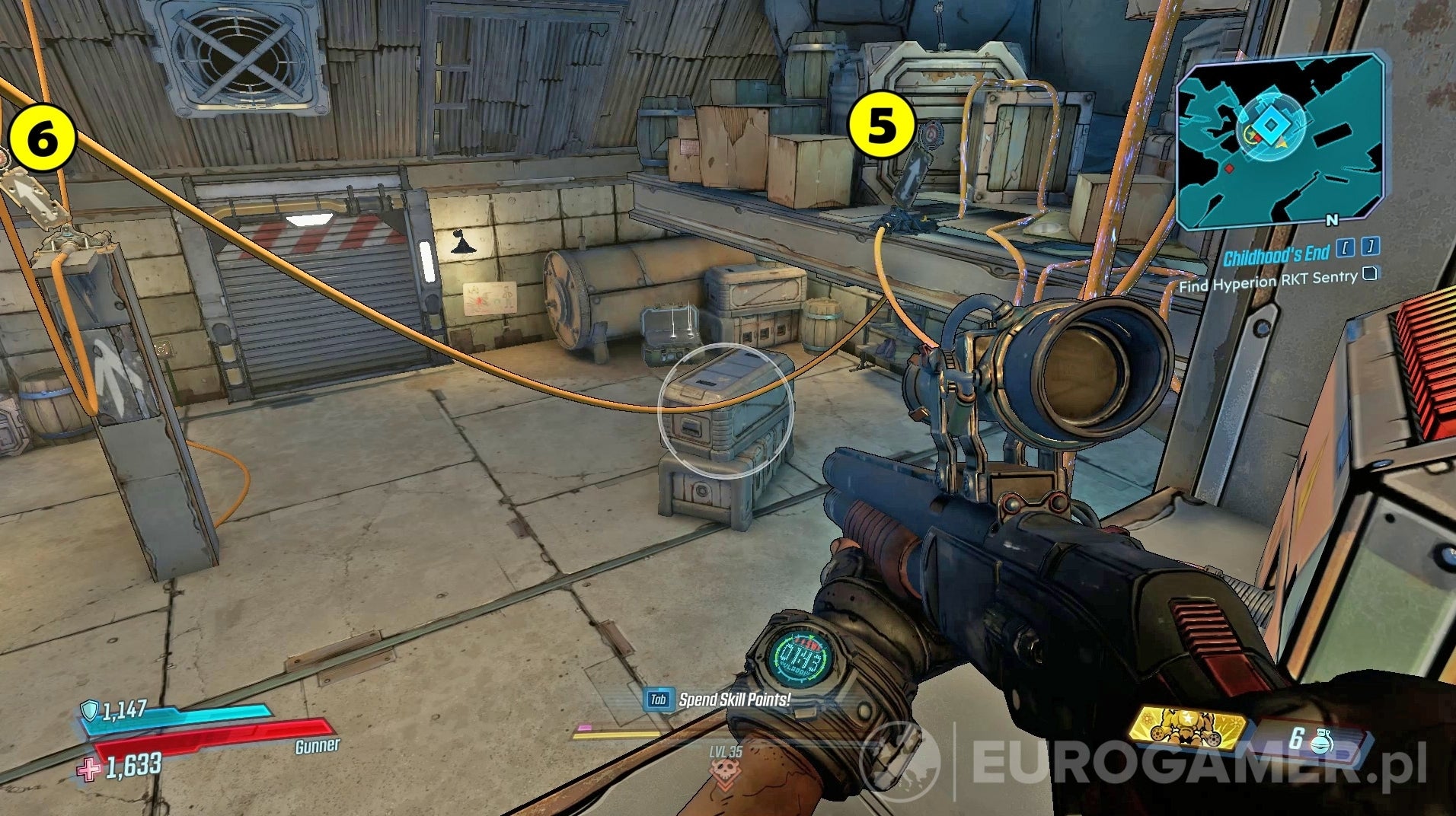Viewport: 1456px width, 816px height.
Task: Select the player arrow on the minimap
Action: coord(1280,145)
